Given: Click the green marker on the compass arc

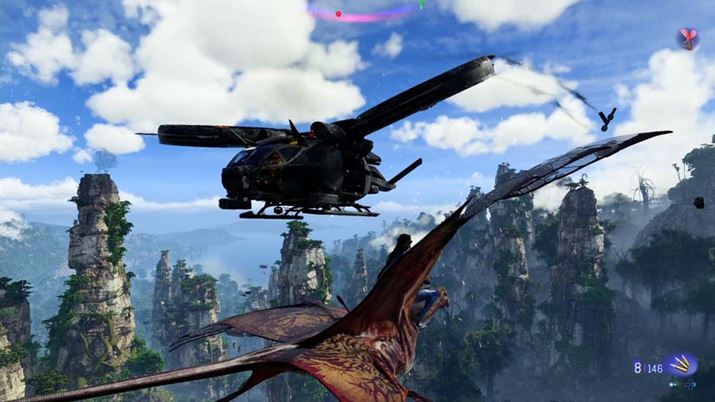Looking at the screenshot, I should [420, 3].
